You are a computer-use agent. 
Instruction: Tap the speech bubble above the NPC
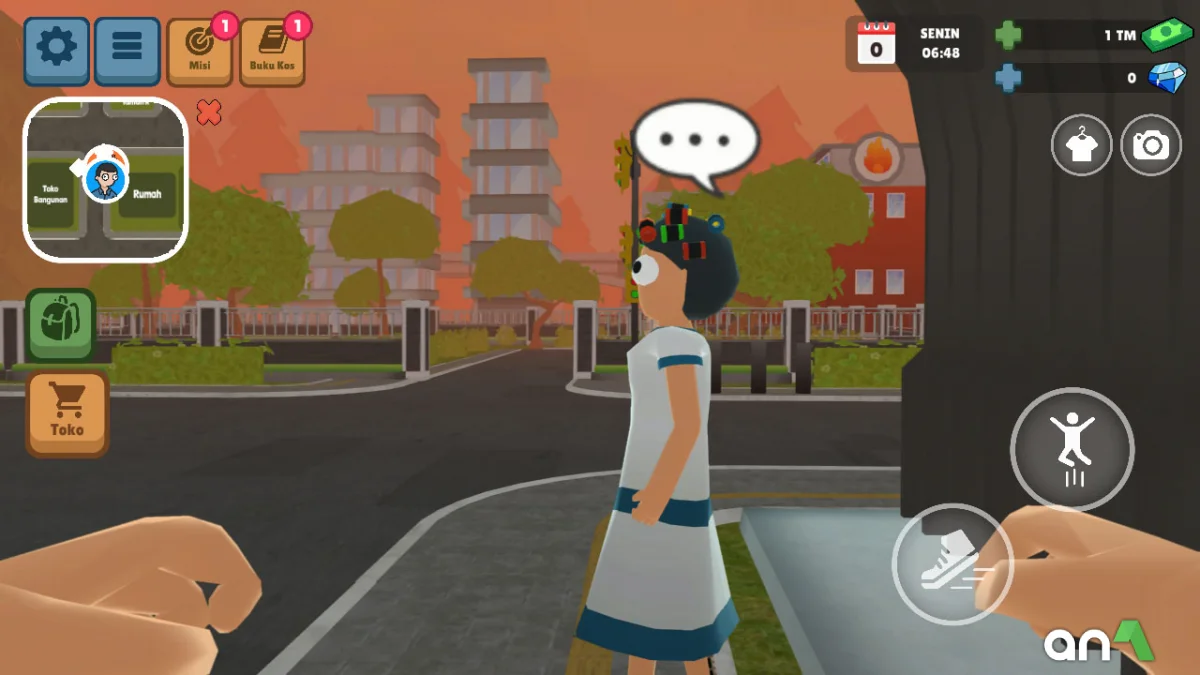[696, 141]
